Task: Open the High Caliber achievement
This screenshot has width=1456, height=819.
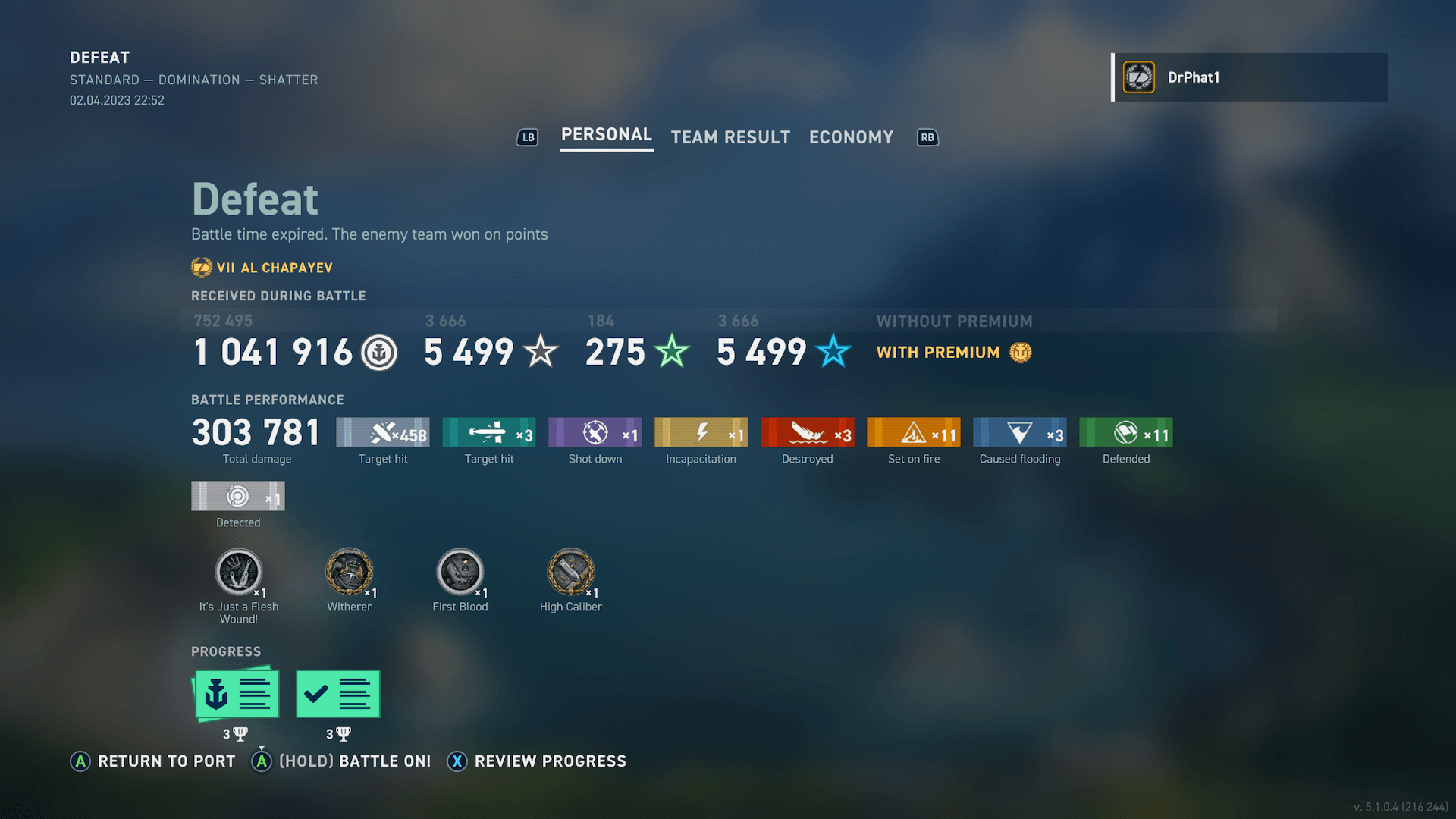Action: click(x=571, y=573)
